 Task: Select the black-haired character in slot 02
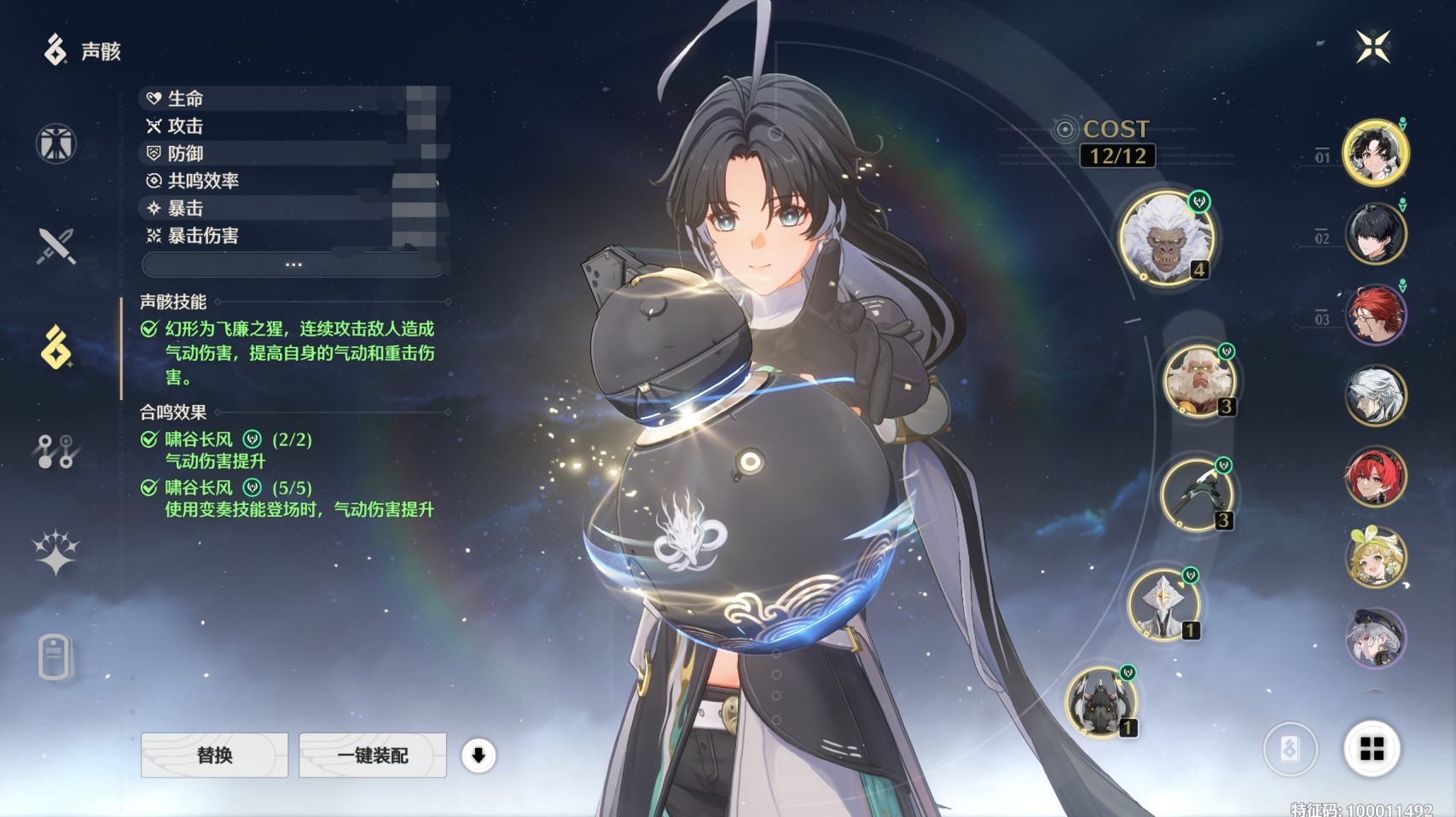coord(1375,234)
